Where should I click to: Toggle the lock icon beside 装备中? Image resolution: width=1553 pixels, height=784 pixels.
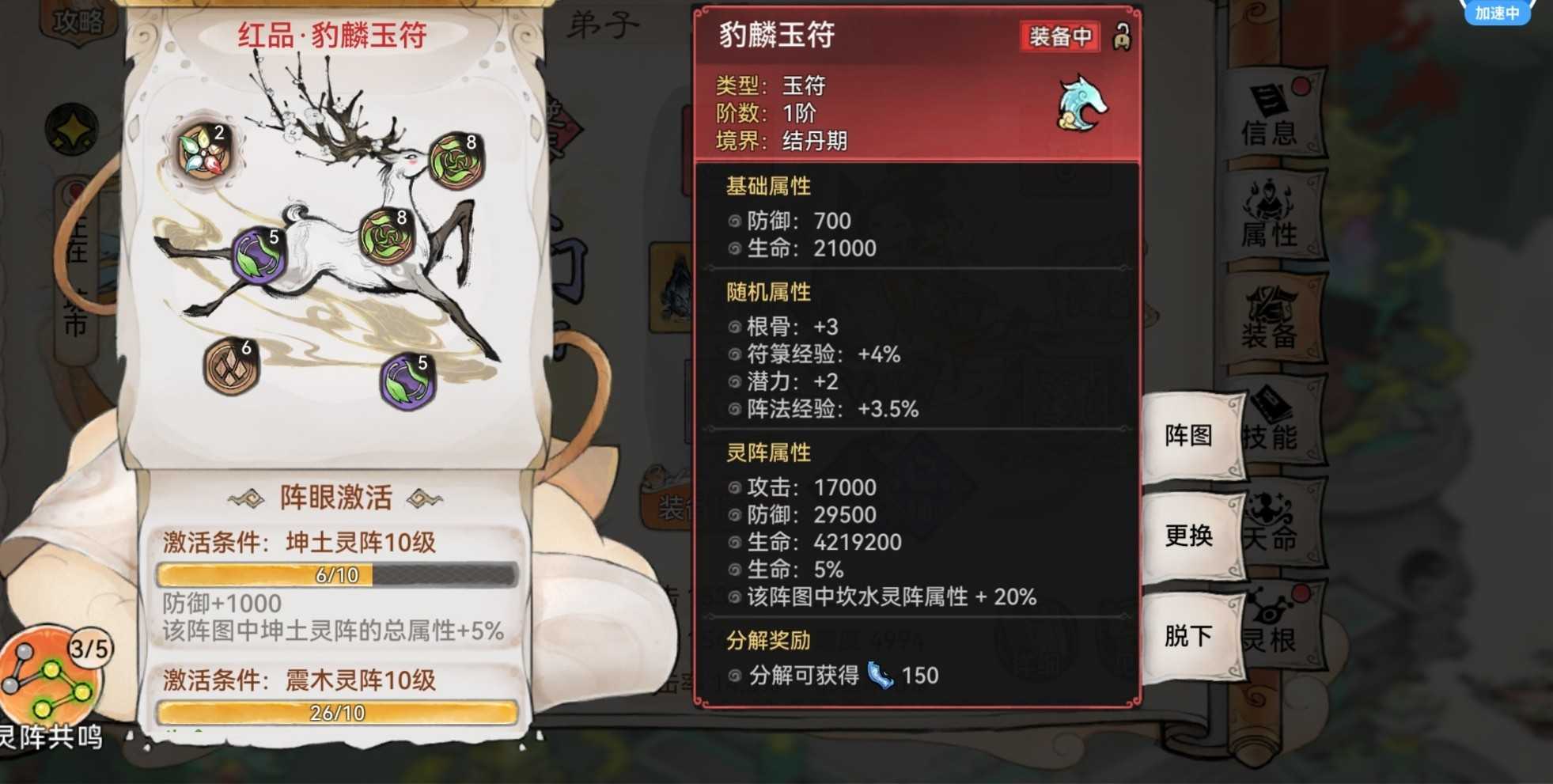[x=1121, y=36]
